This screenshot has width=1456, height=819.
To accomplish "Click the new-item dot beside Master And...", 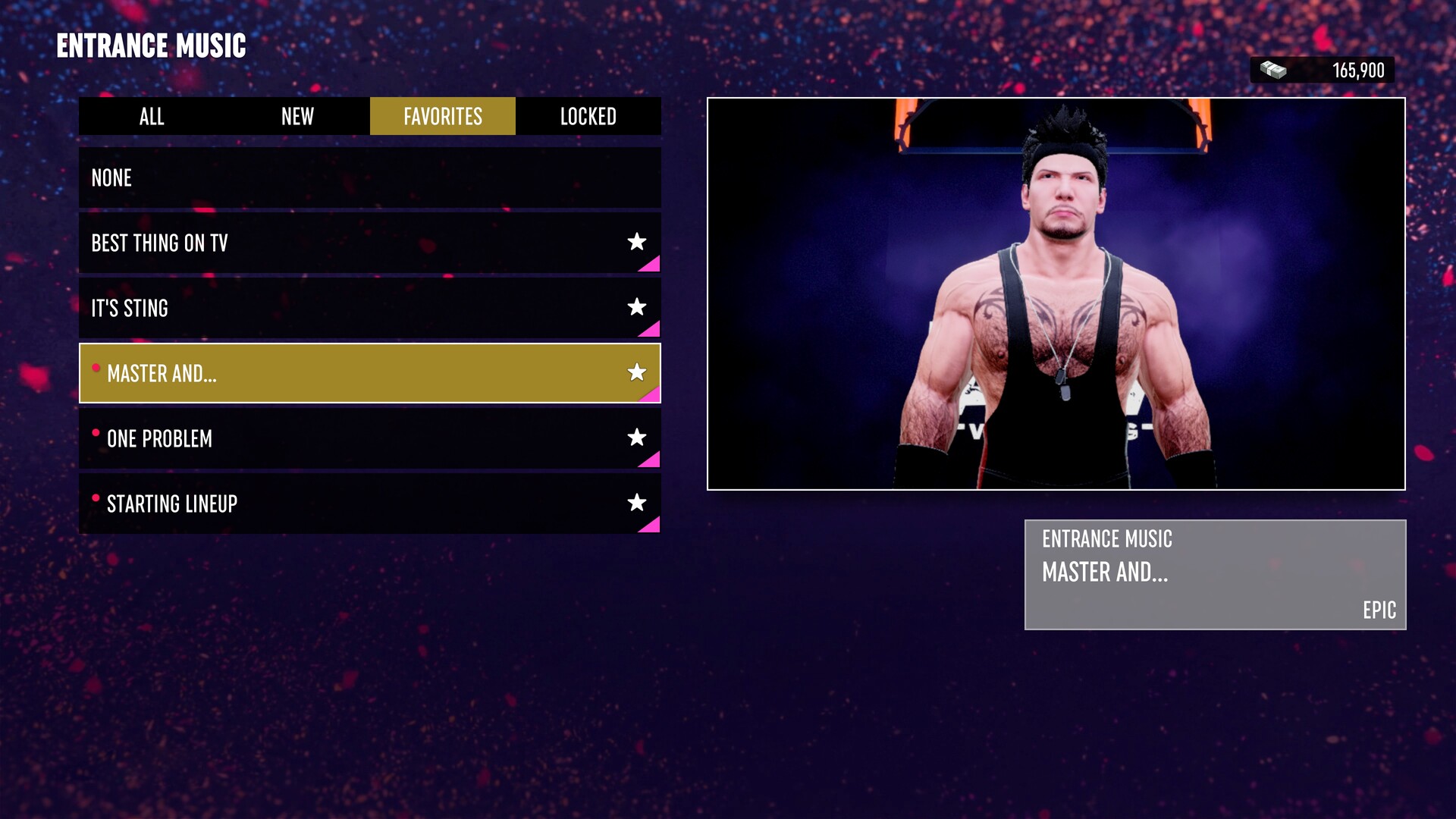I will [96, 368].
